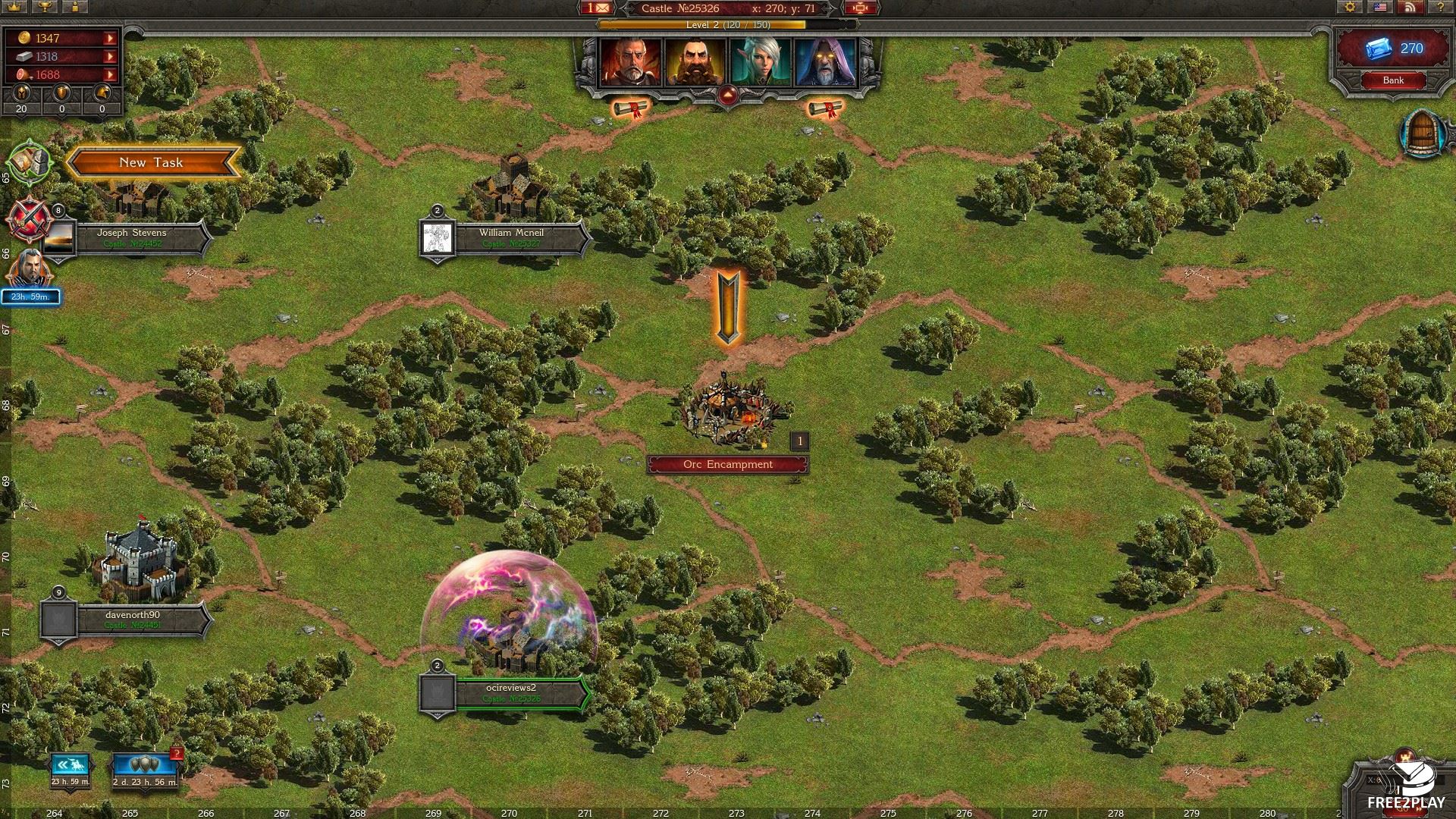Select the silver-haired elf advisor portrait
This screenshot has height=819, width=1456.
click(x=760, y=62)
